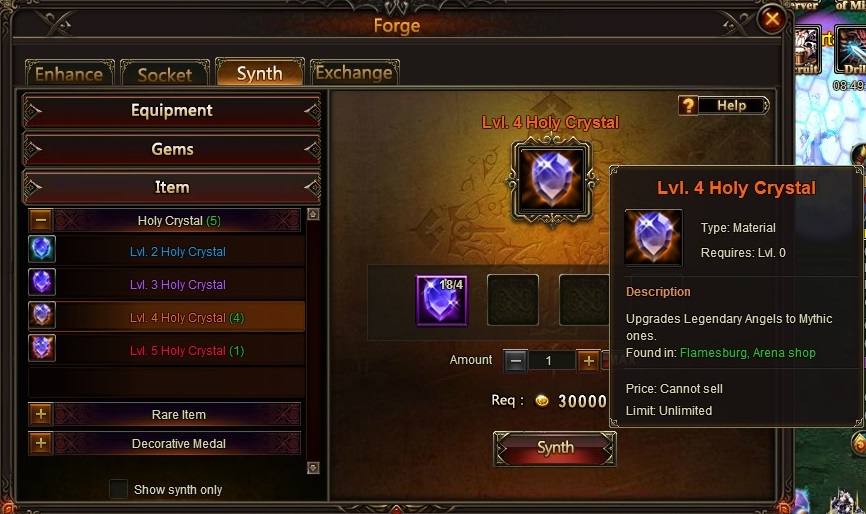Open the Help panel
Image resolution: width=866 pixels, height=514 pixels.
[723, 105]
